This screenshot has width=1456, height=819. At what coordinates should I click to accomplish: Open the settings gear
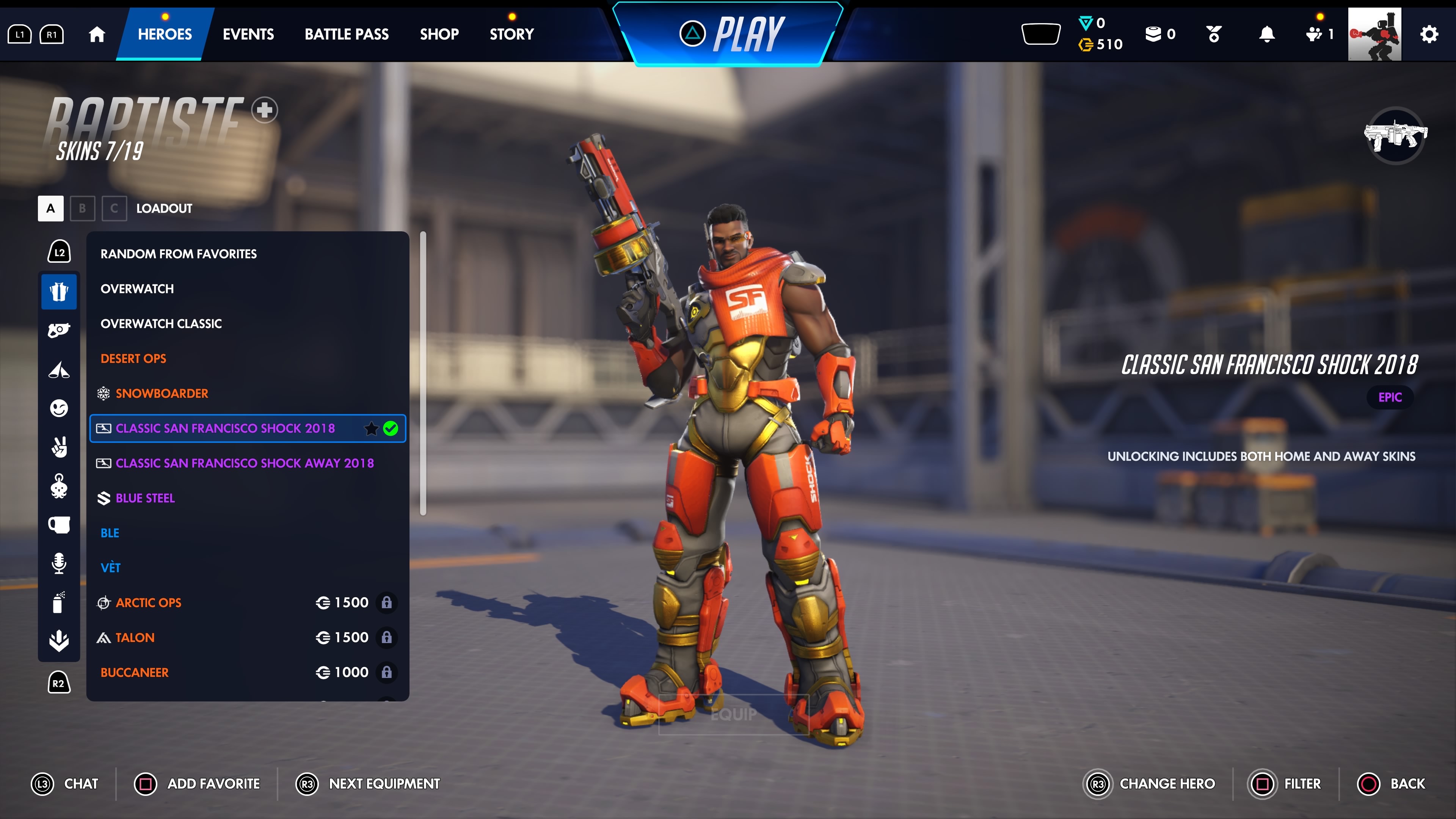tap(1428, 34)
